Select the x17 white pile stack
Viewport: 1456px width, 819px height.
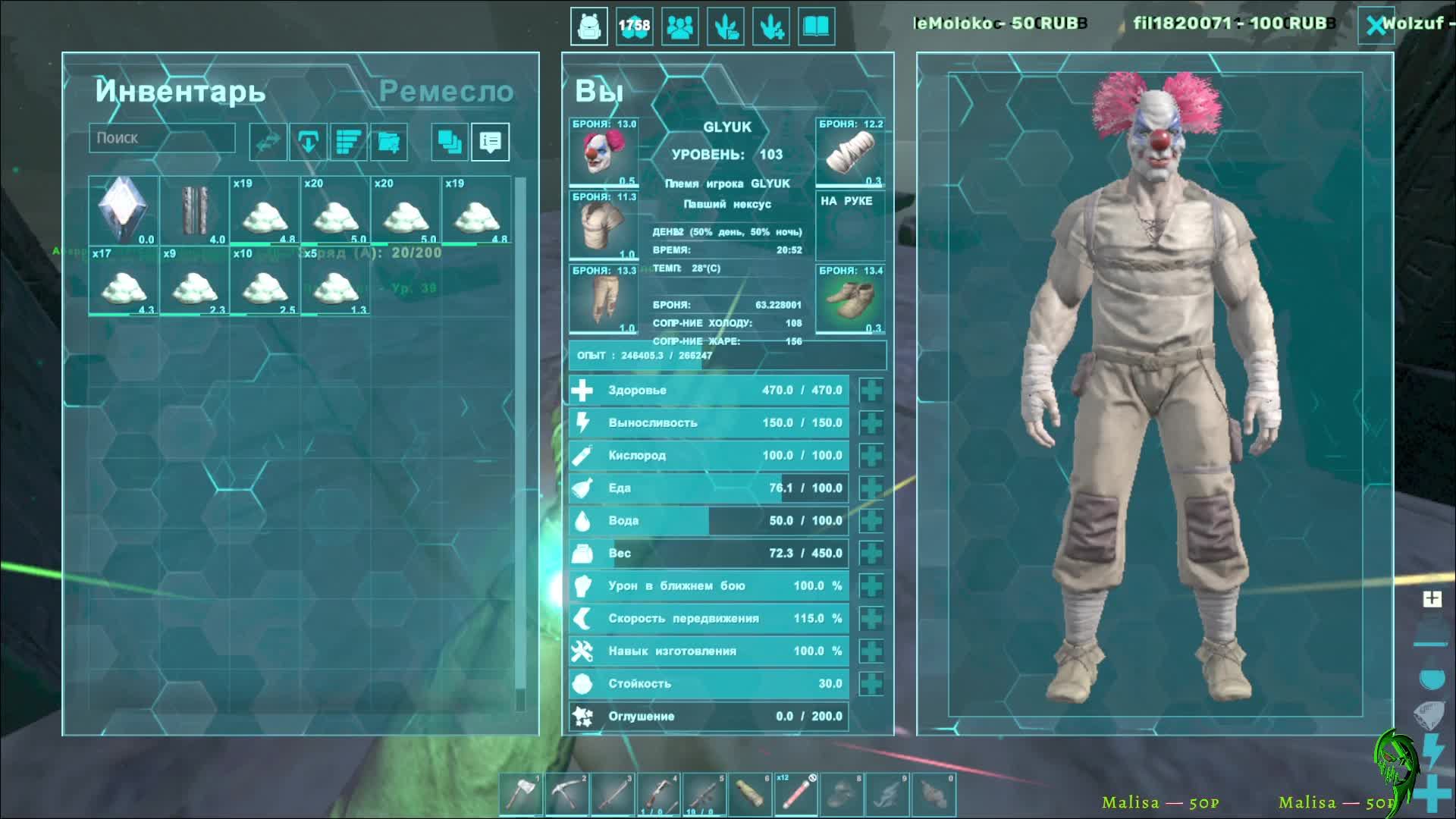[124, 281]
